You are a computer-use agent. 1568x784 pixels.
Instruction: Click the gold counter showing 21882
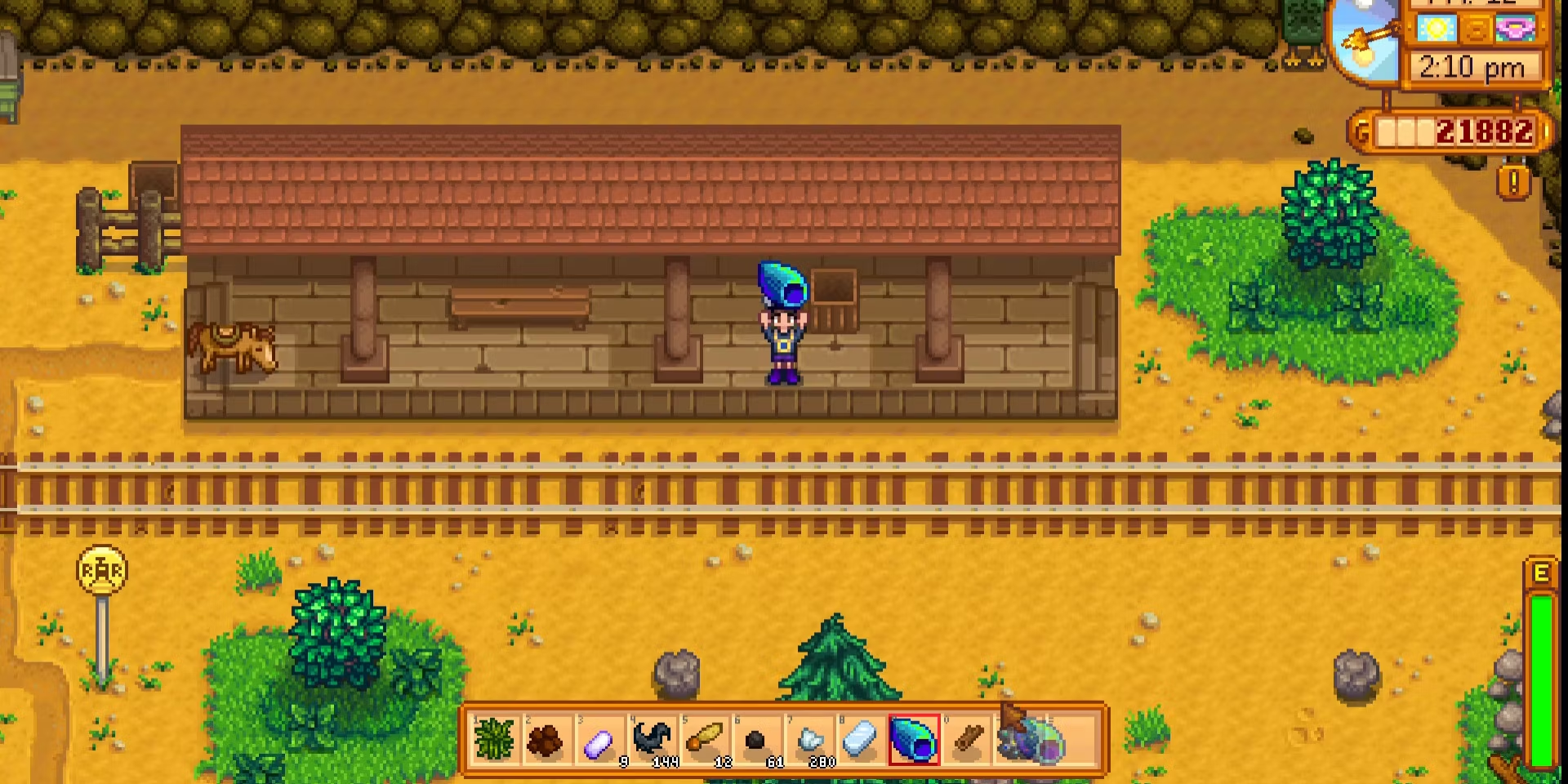click(1486, 131)
